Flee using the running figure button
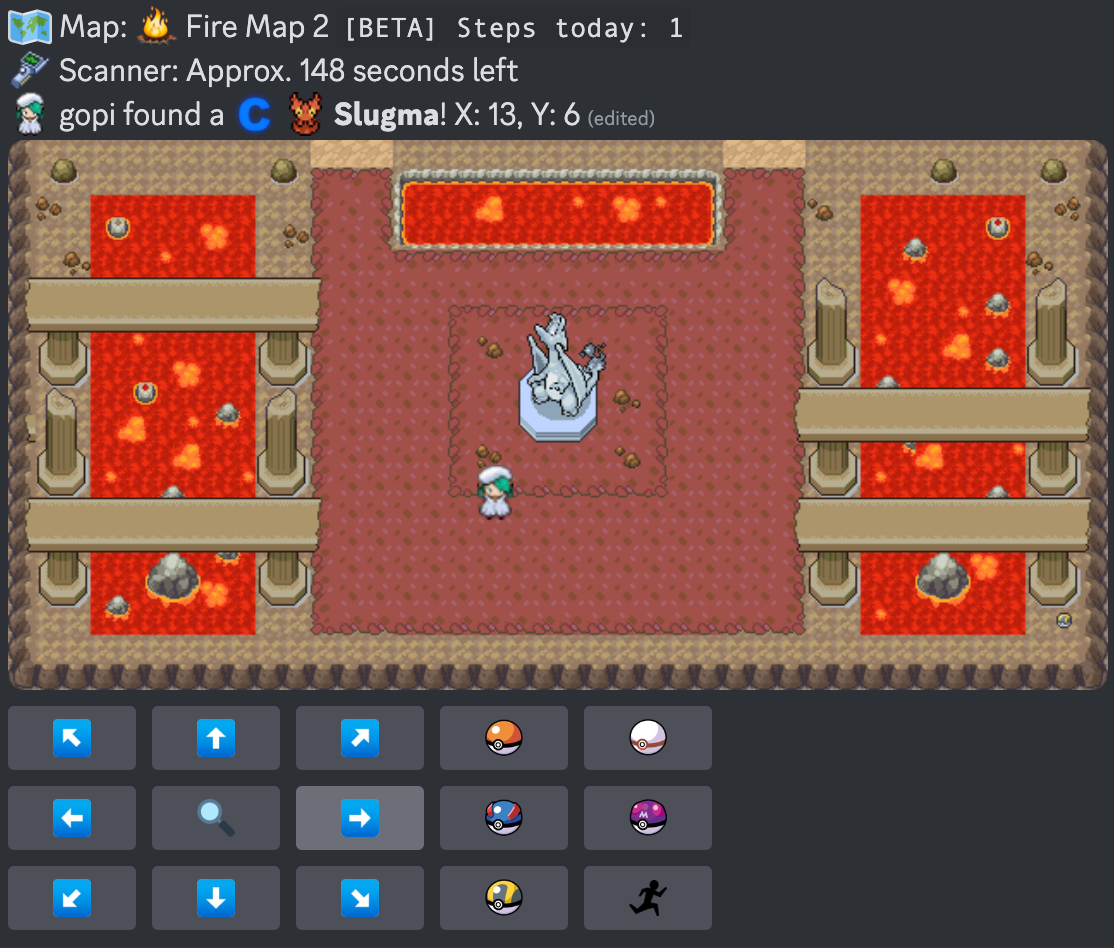Viewport: 1114px width, 948px height. 648,898
